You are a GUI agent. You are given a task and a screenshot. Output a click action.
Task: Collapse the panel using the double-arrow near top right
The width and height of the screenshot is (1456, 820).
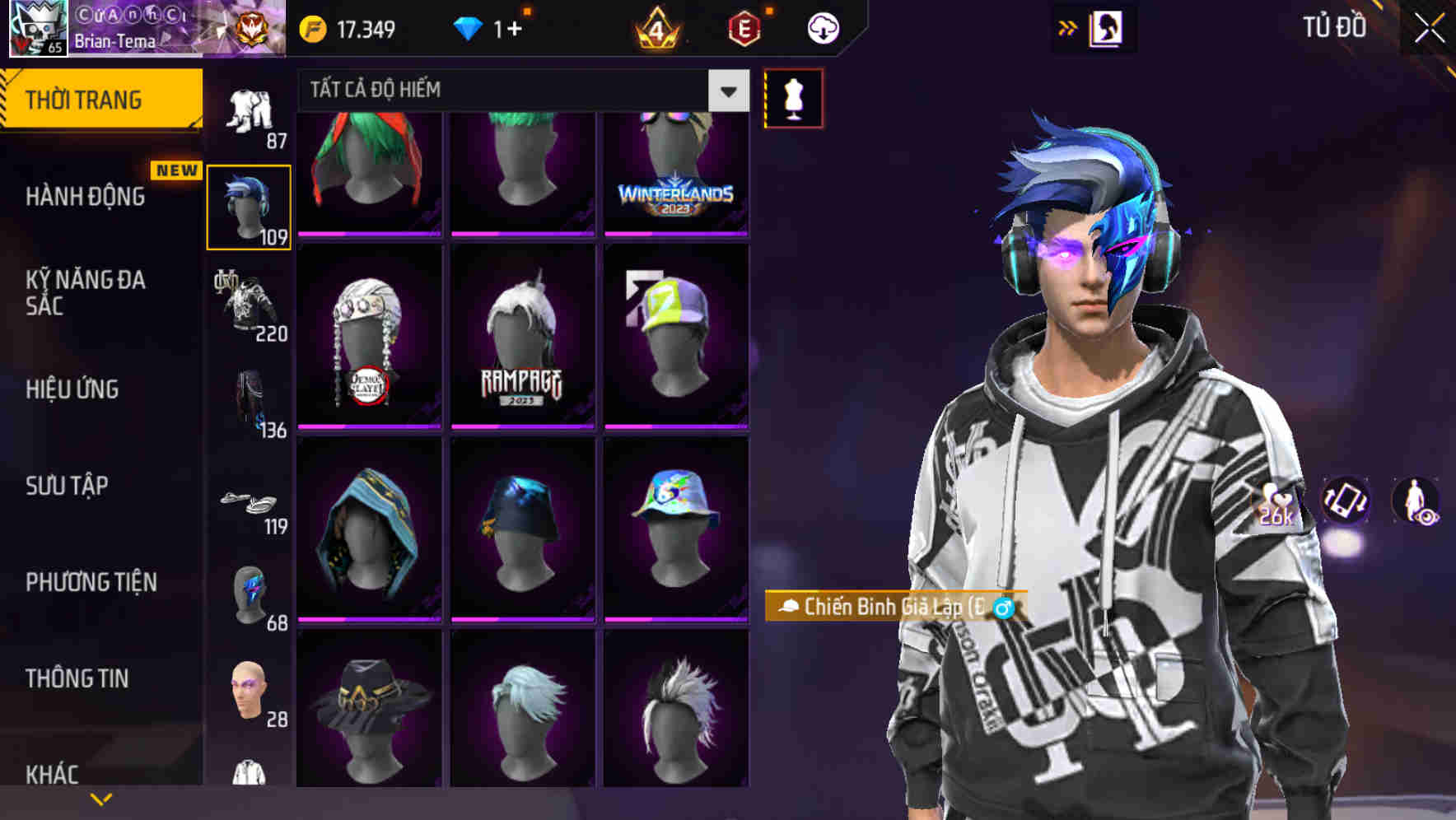[x=1068, y=26]
